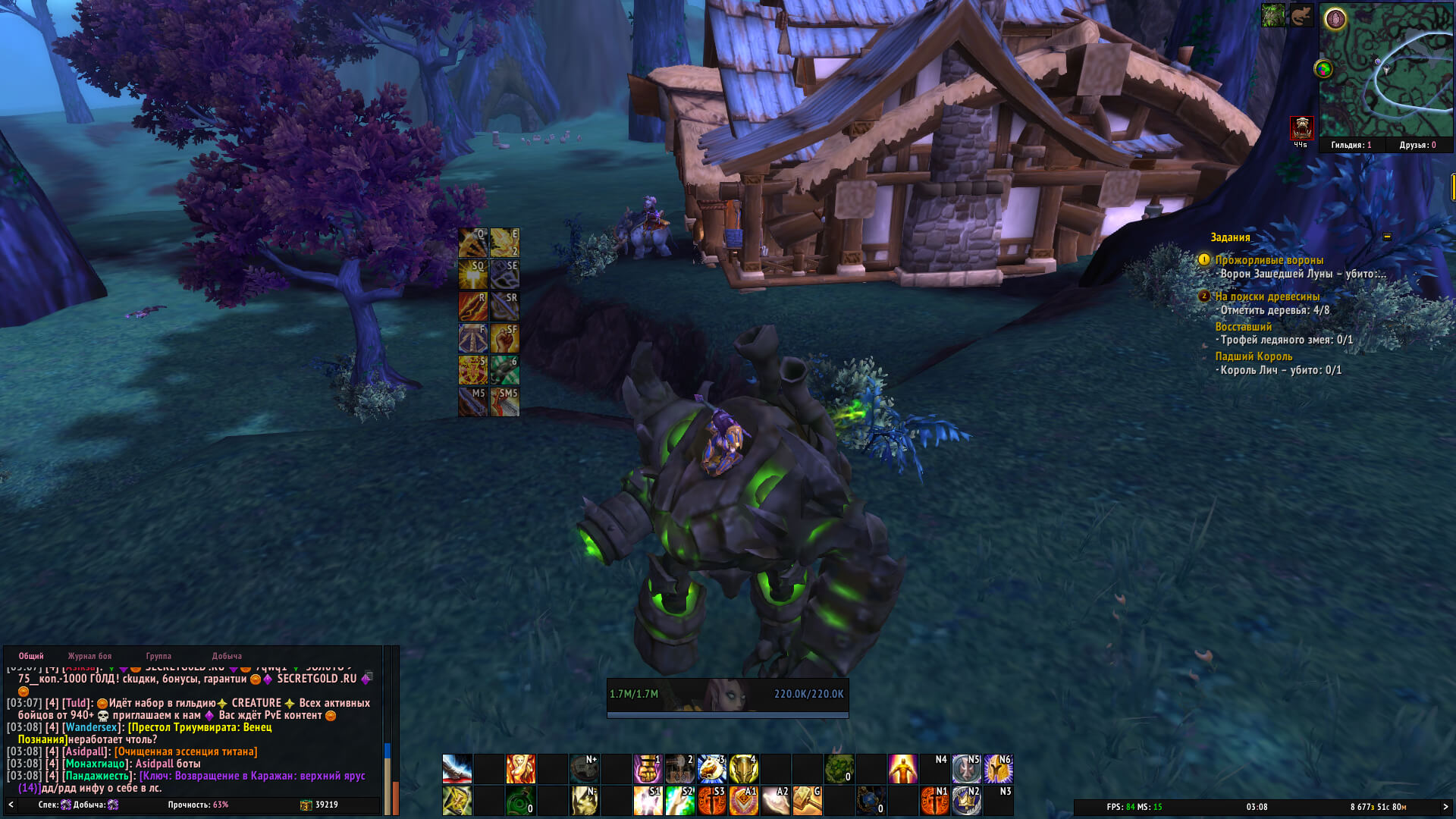
Task: Activate the golden helmet ability N6
Action: point(999,769)
